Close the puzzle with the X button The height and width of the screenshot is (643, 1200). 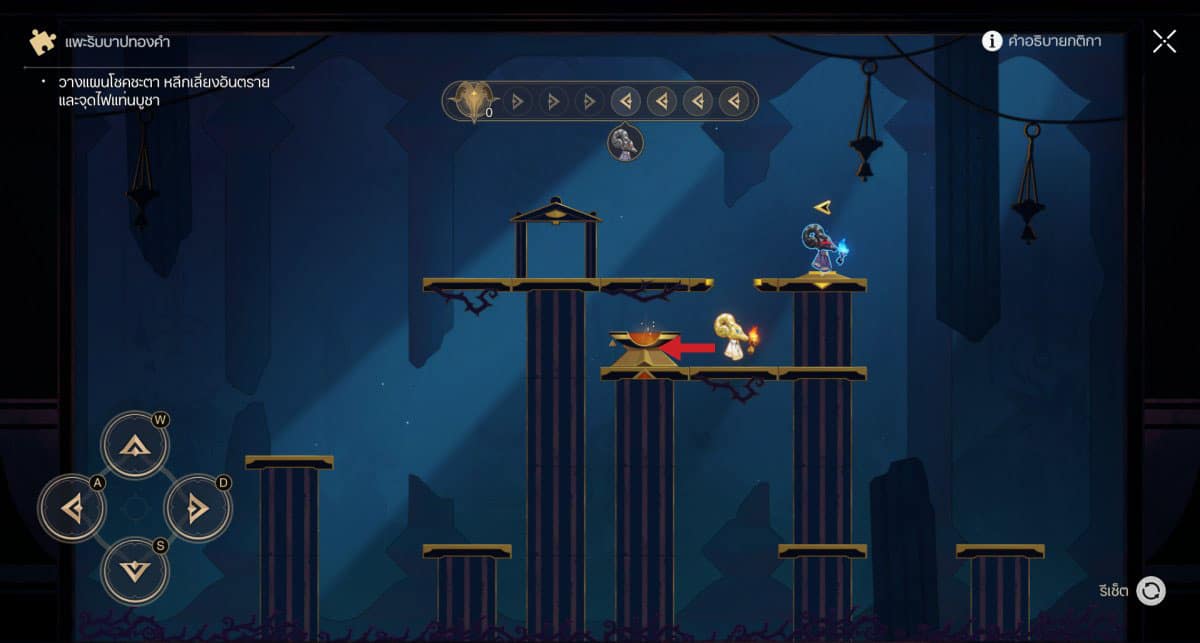point(1164,41)
